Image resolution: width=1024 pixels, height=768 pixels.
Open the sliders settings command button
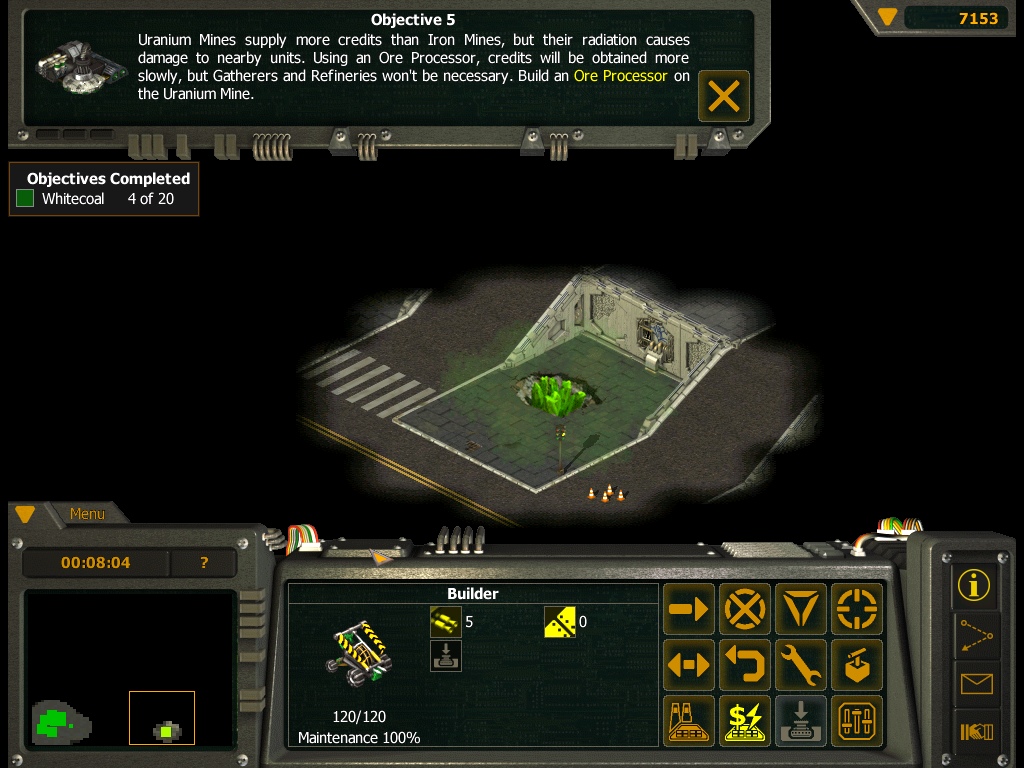point(857,721)
